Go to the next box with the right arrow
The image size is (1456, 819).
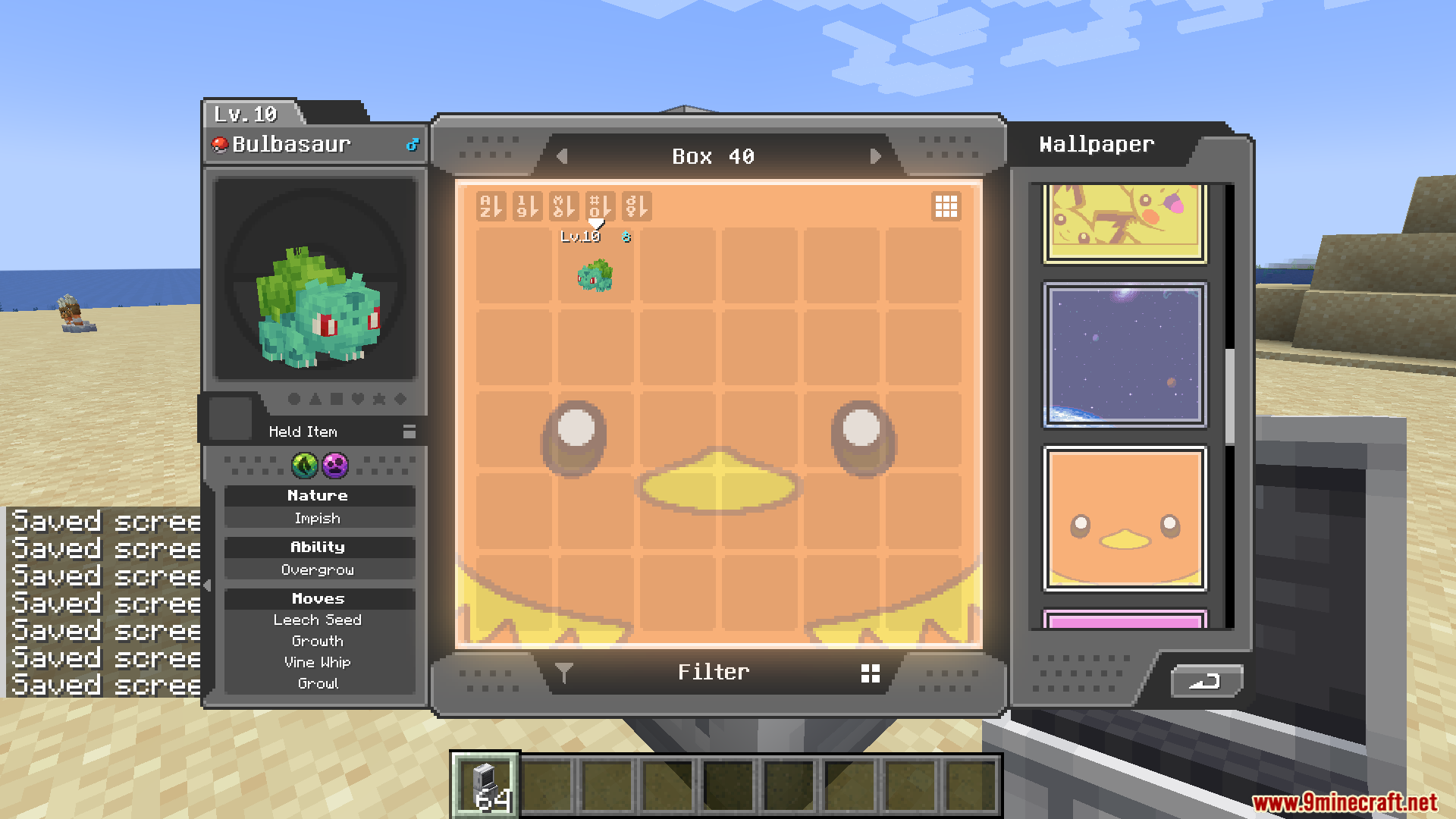[877, 156]
